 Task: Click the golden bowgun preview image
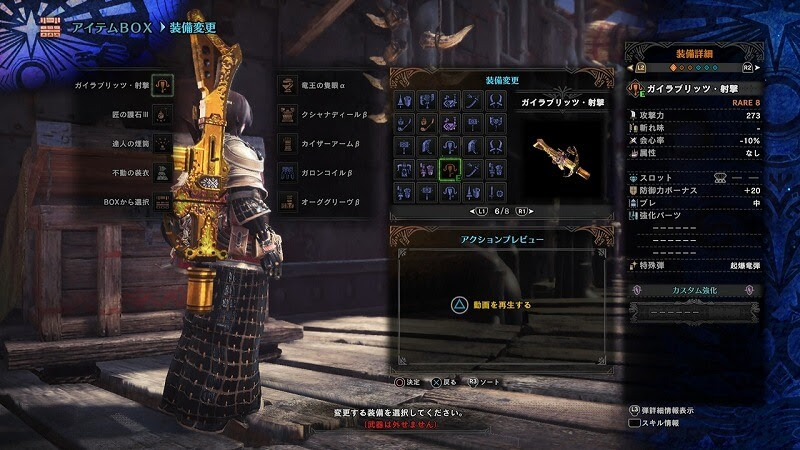tap(561, 150)
